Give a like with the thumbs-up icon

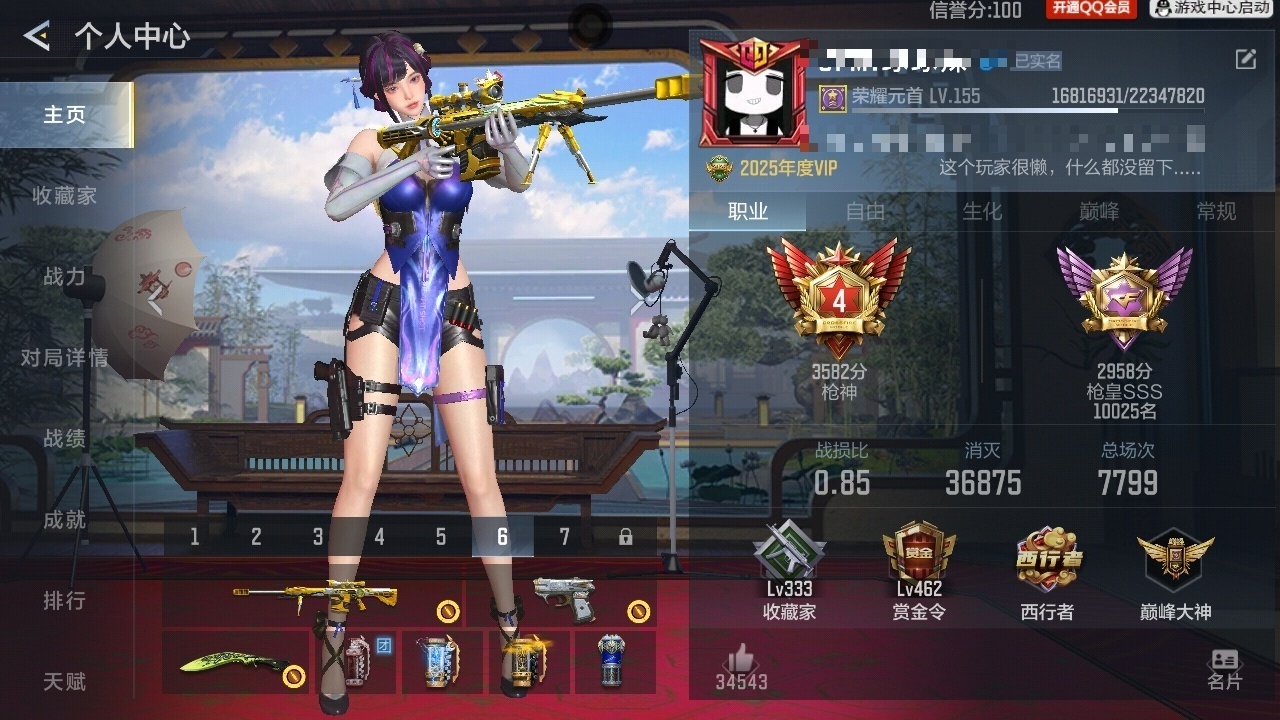click(x=741, y=660)
